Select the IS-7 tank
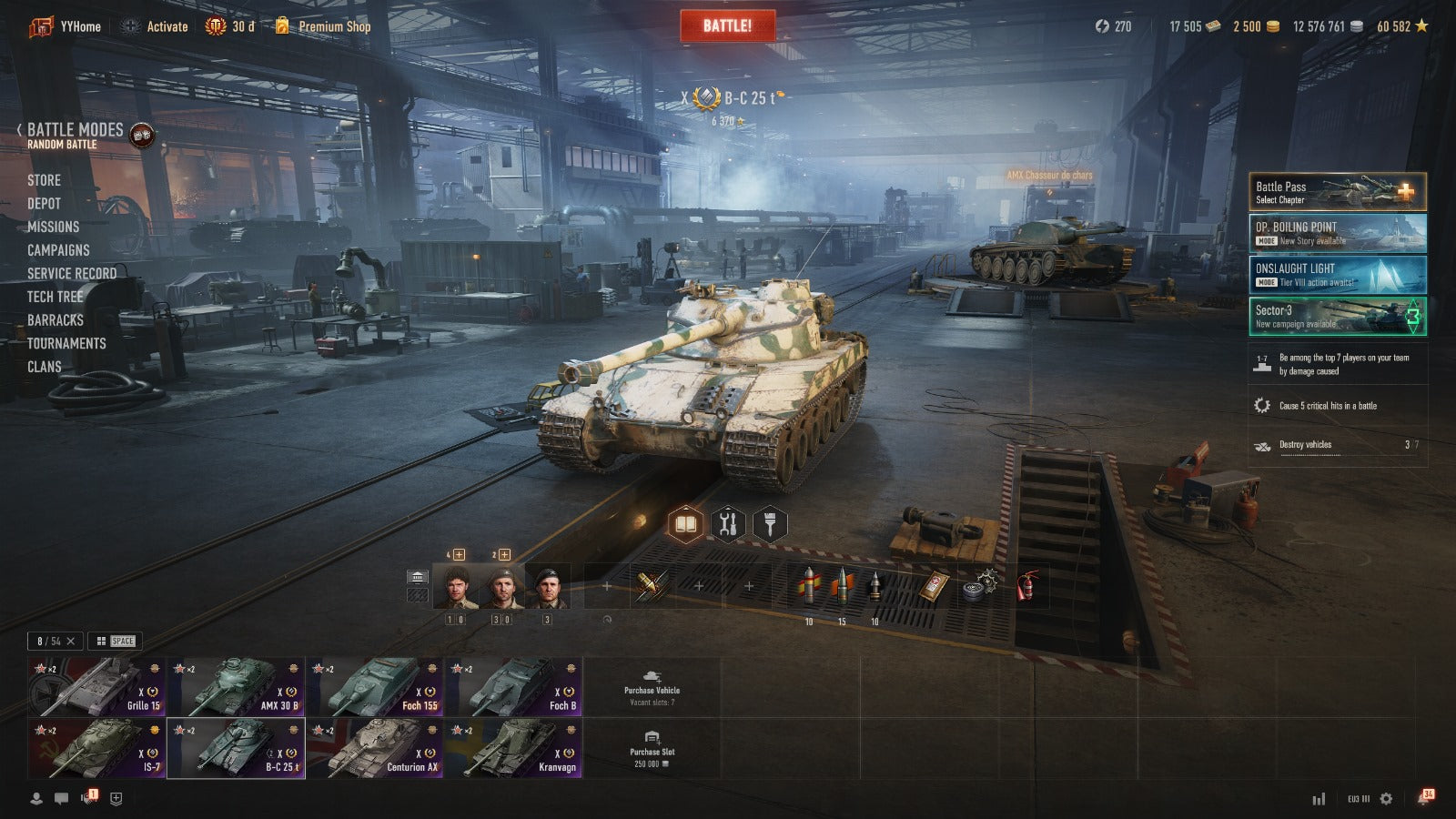Image resolution: width=1456 pixels, height=819 pixels. (97, 748)
